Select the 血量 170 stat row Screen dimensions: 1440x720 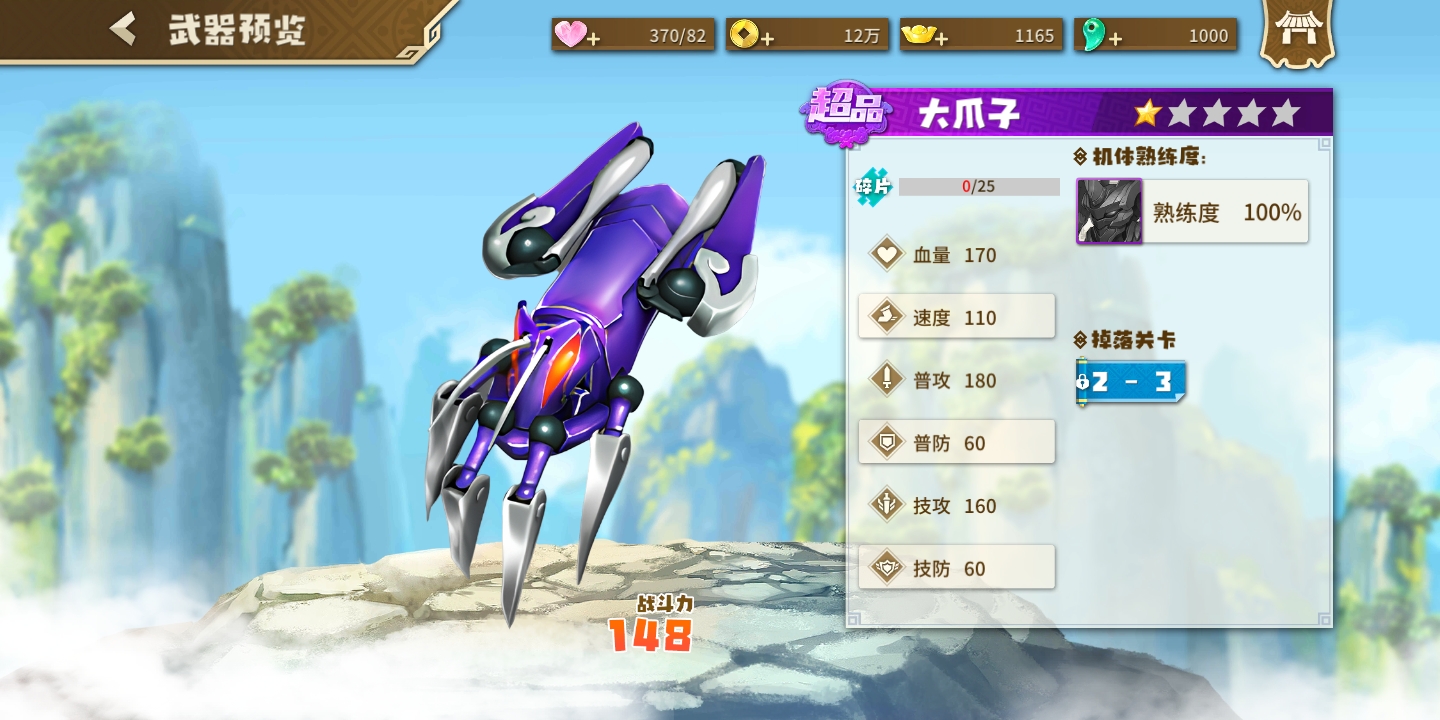tap(956, 255)
